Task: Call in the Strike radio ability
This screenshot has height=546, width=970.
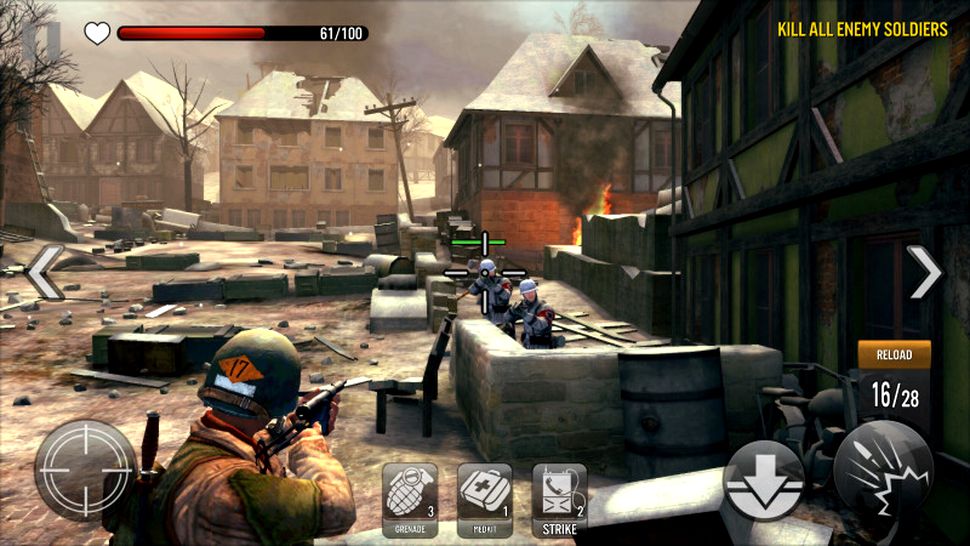Action: 560,498
